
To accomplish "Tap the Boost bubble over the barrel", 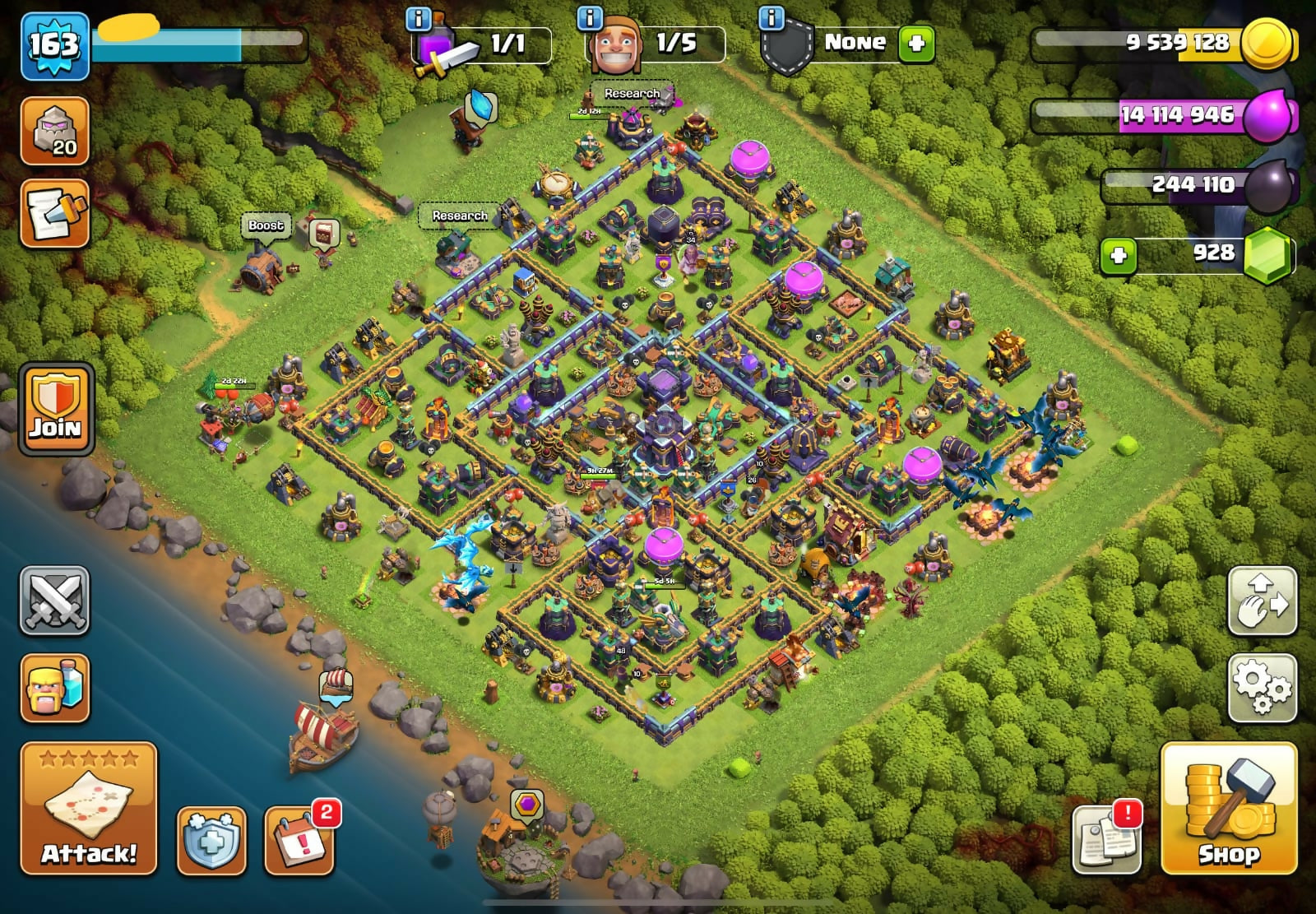I will [x=266, y=225].
